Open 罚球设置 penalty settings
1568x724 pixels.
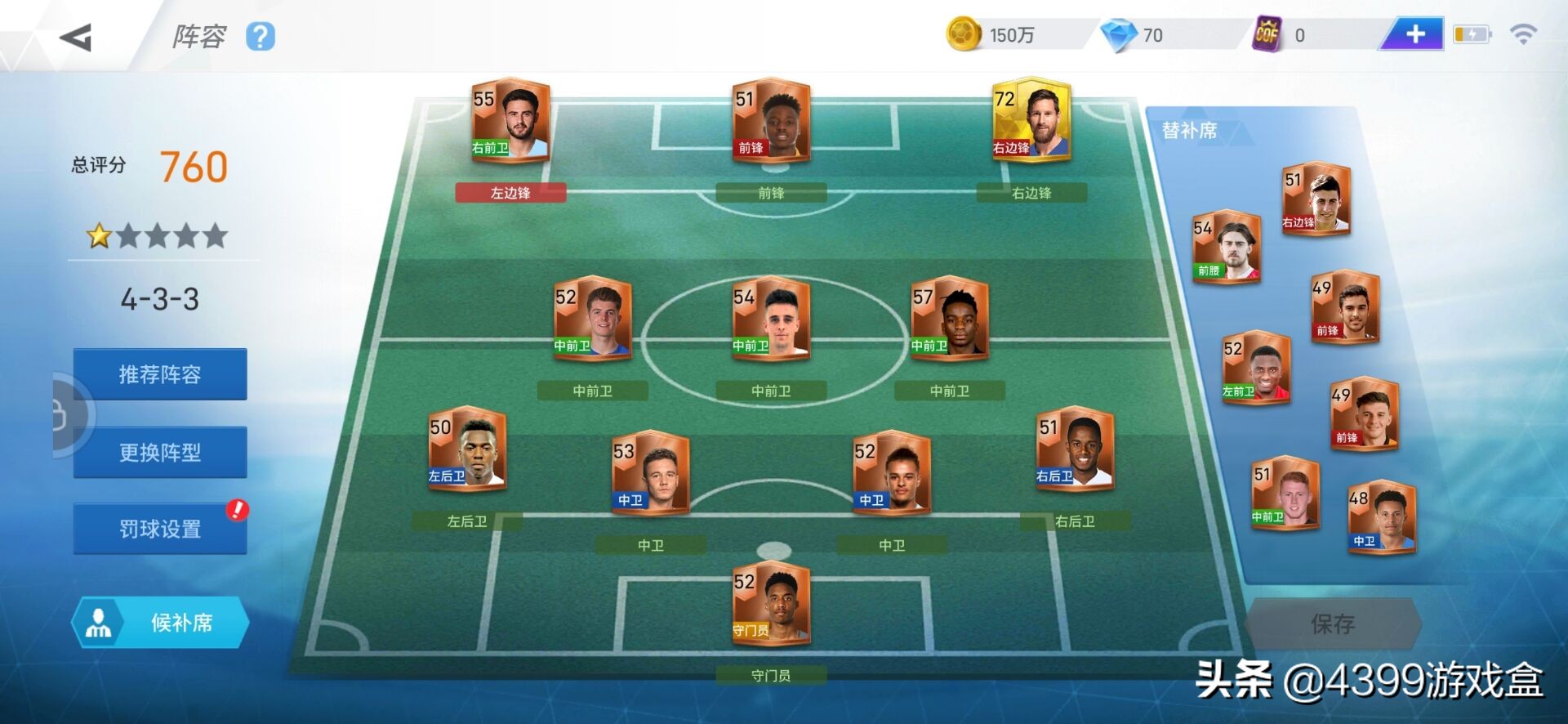(160, 529)
